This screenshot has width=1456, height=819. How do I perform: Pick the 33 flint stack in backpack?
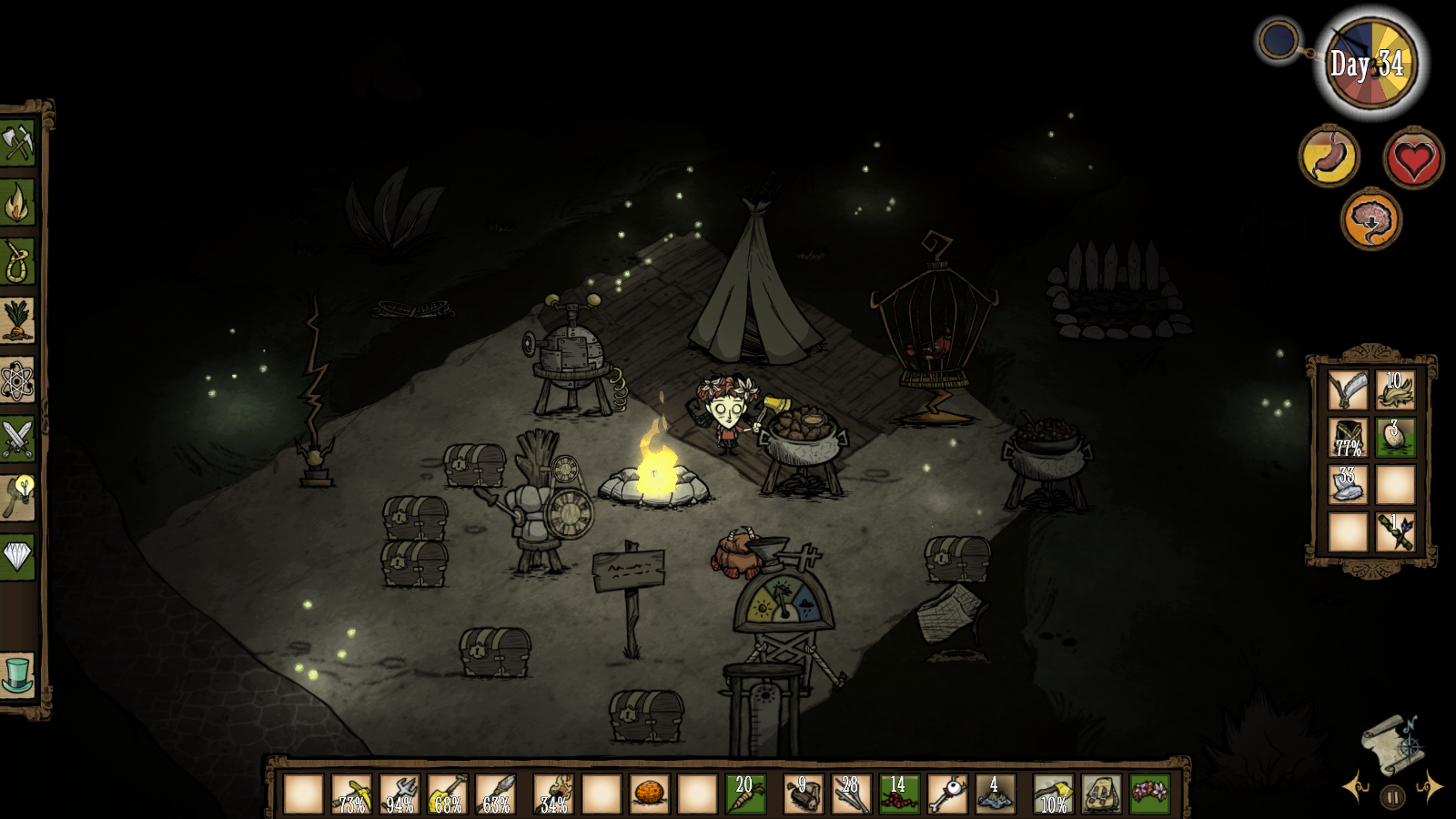1347,485
